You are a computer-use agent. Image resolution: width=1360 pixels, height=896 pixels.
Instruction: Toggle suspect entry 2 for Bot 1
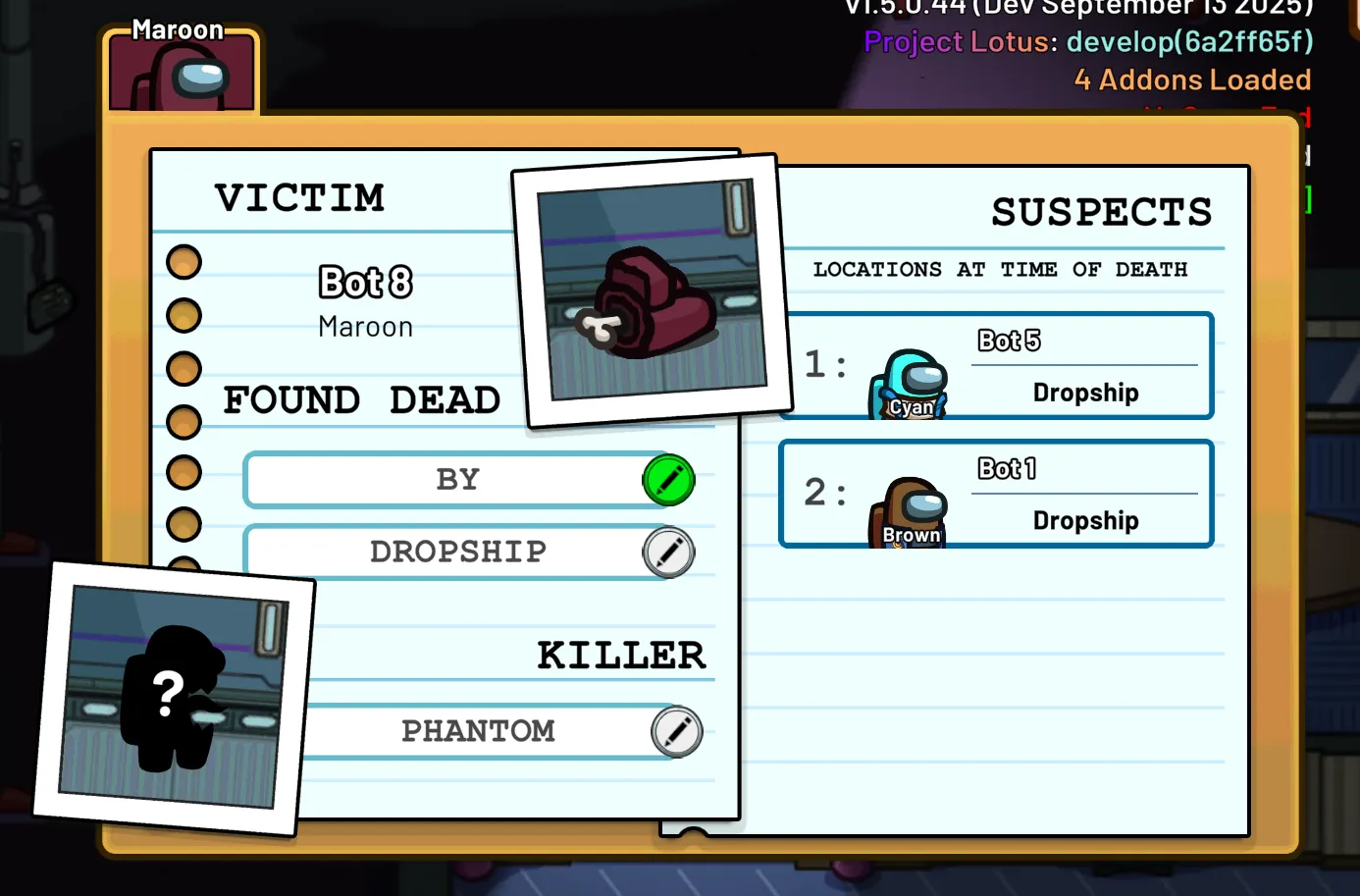(996, 494)
